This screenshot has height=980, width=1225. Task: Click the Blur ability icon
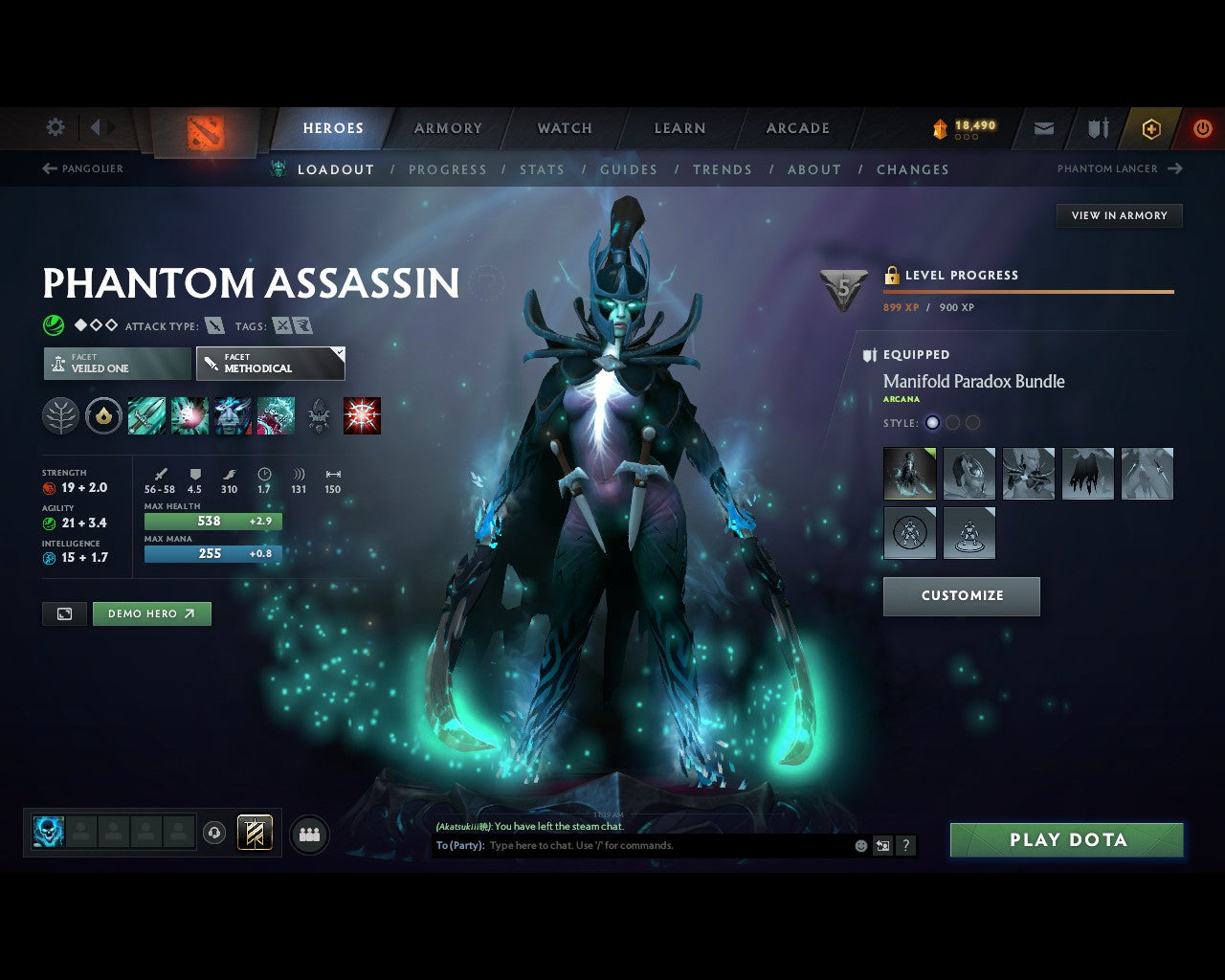pos(233,415)
